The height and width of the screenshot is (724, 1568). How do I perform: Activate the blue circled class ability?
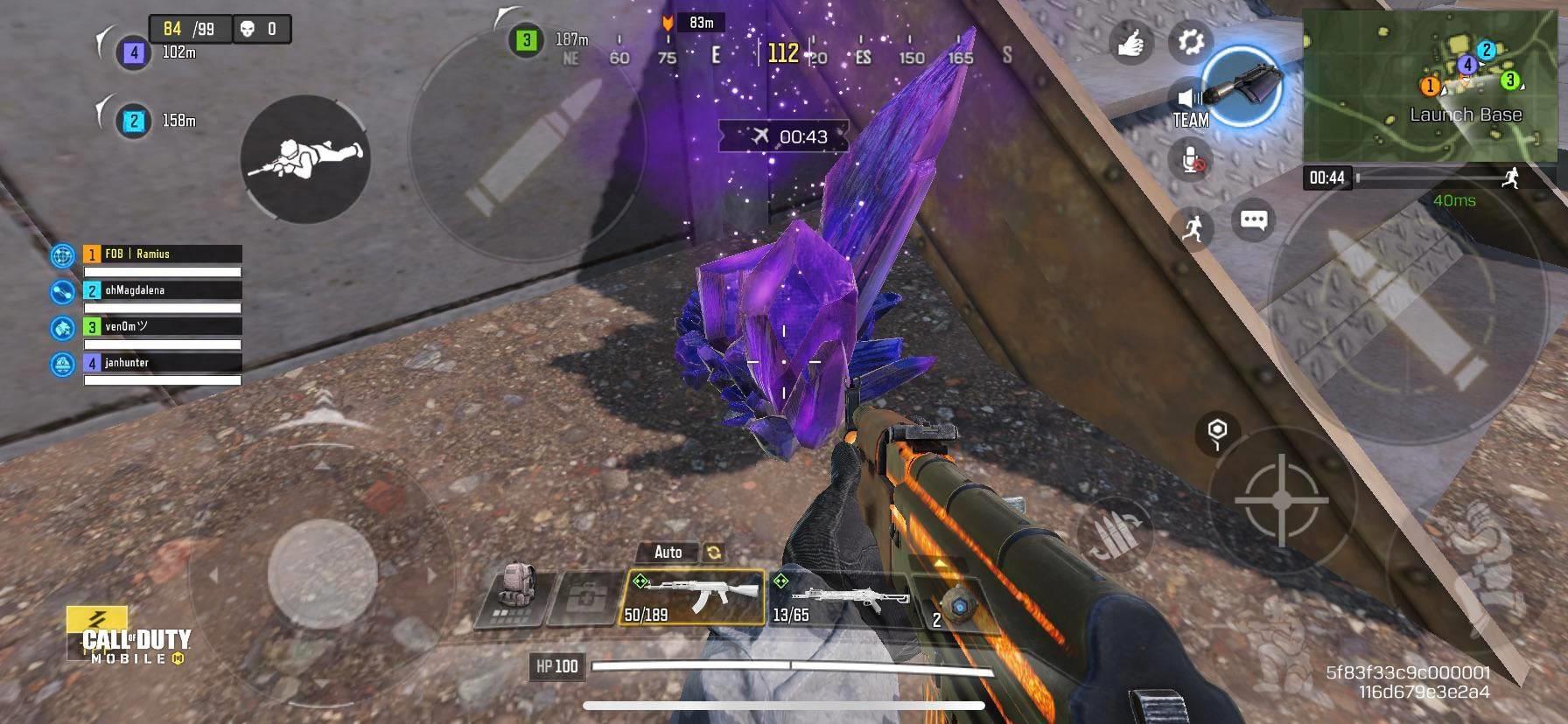pos(1242,86)
